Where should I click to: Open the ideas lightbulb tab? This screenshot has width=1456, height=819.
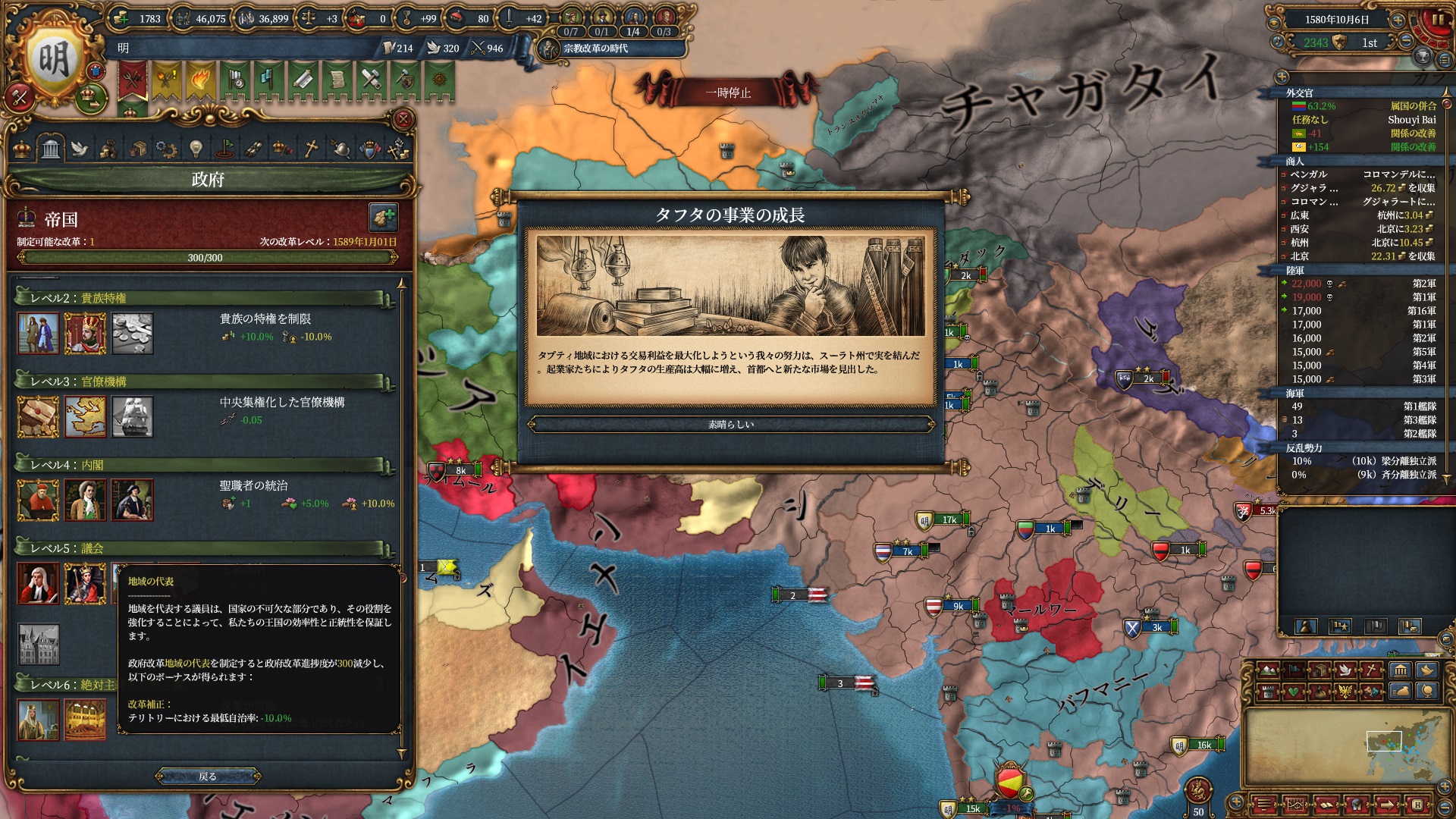[196, 149]
